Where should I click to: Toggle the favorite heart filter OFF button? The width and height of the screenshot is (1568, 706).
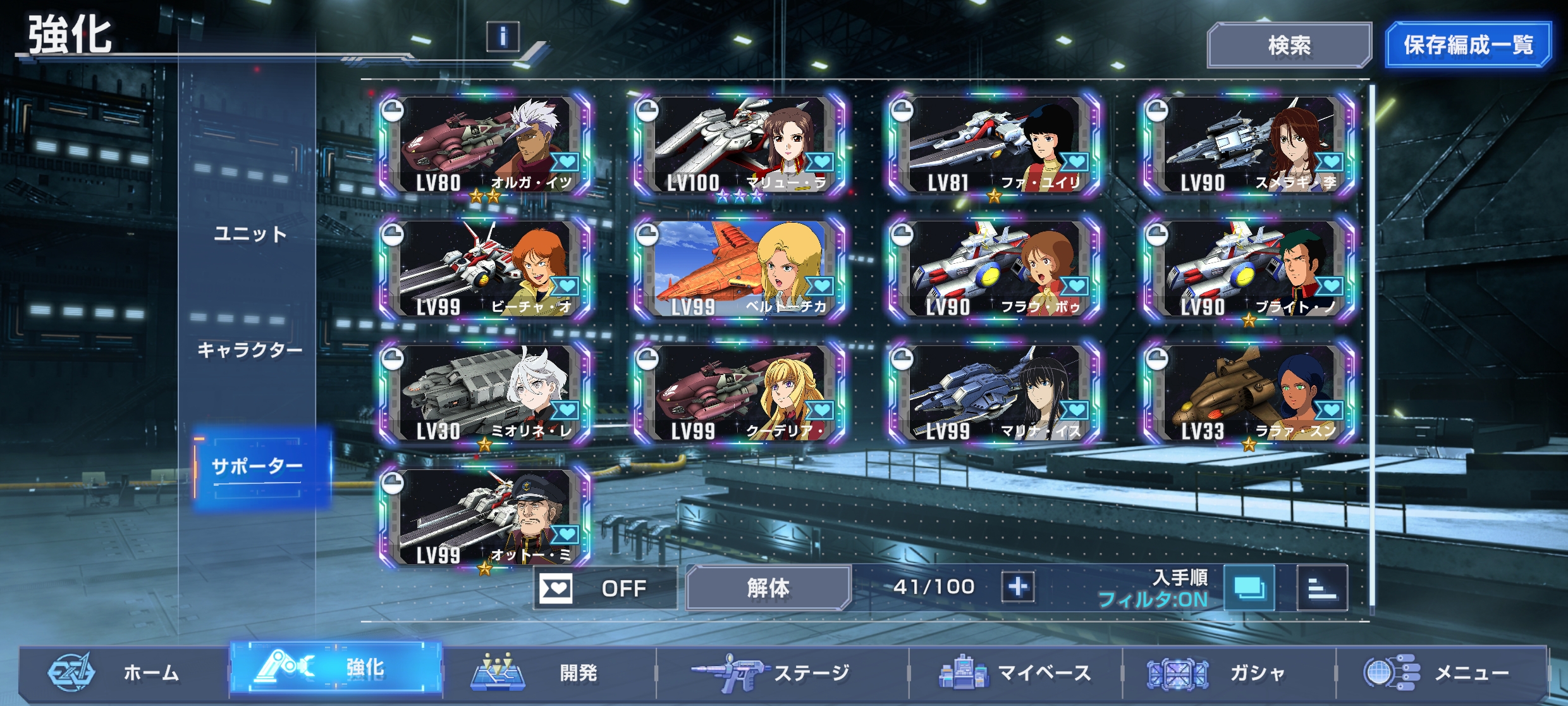[603, 588]
